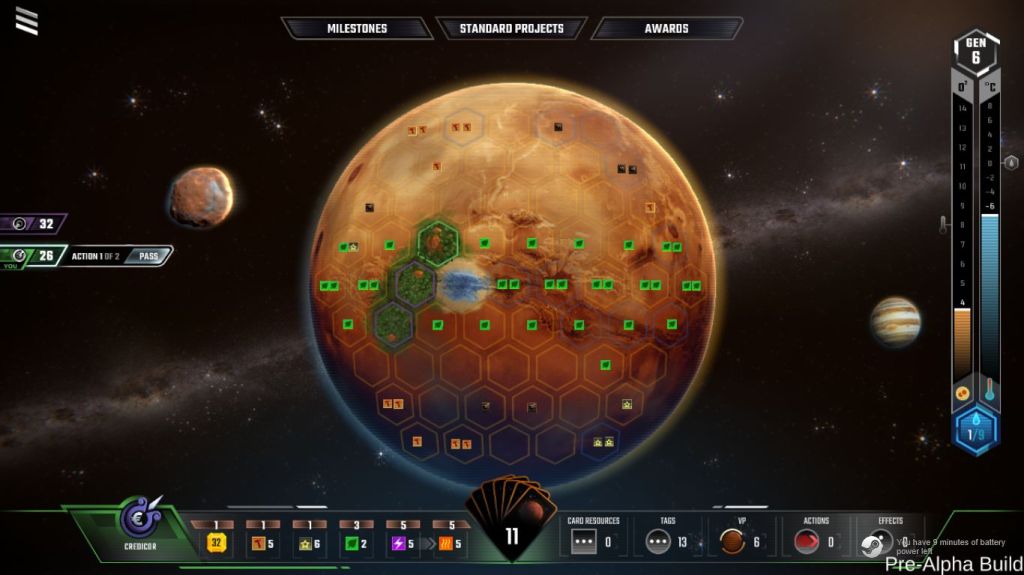Show the Awards panel

coord(666,28)
